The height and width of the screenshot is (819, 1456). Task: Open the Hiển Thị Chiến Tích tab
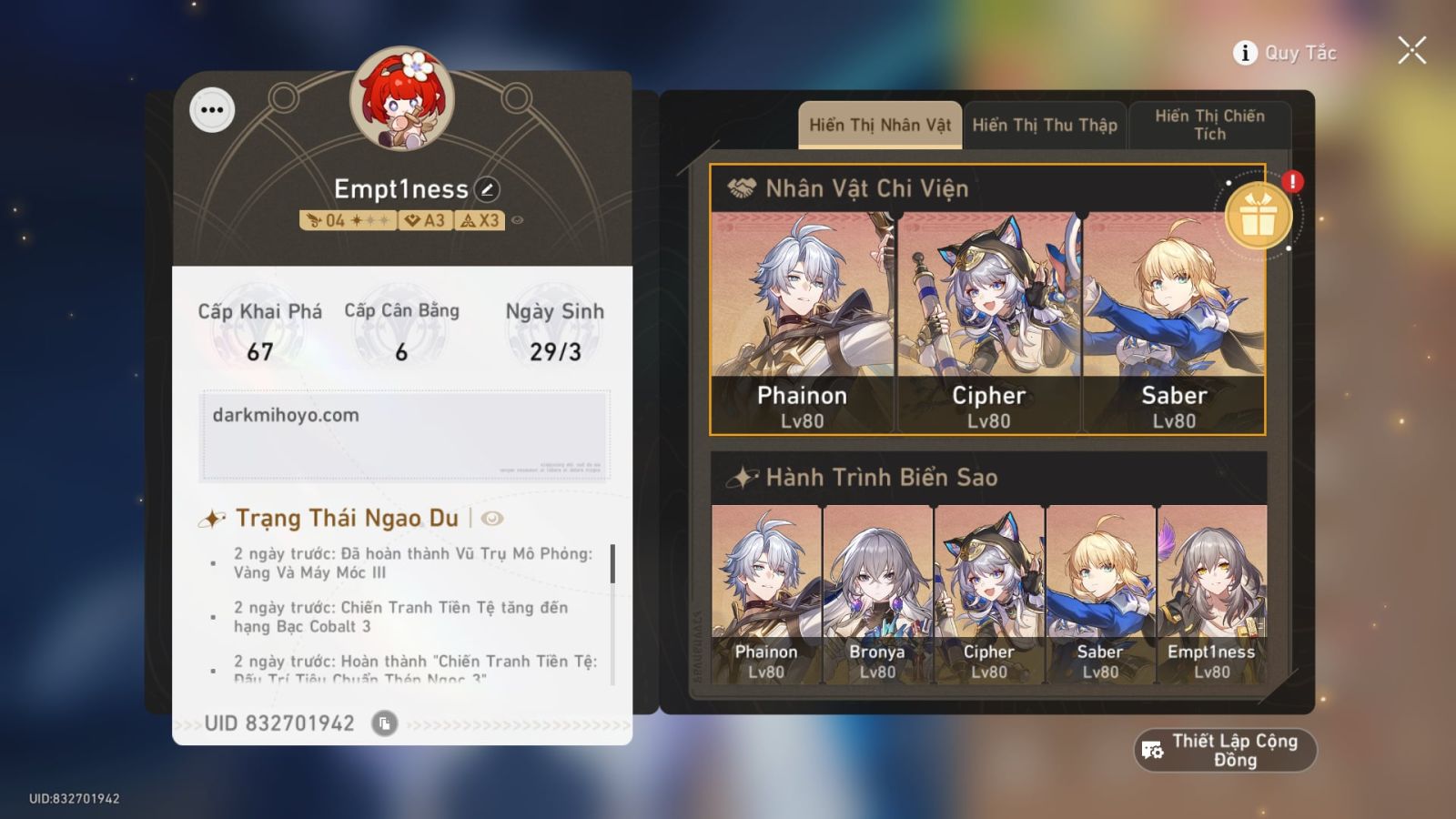click(x=1210, y=125)
